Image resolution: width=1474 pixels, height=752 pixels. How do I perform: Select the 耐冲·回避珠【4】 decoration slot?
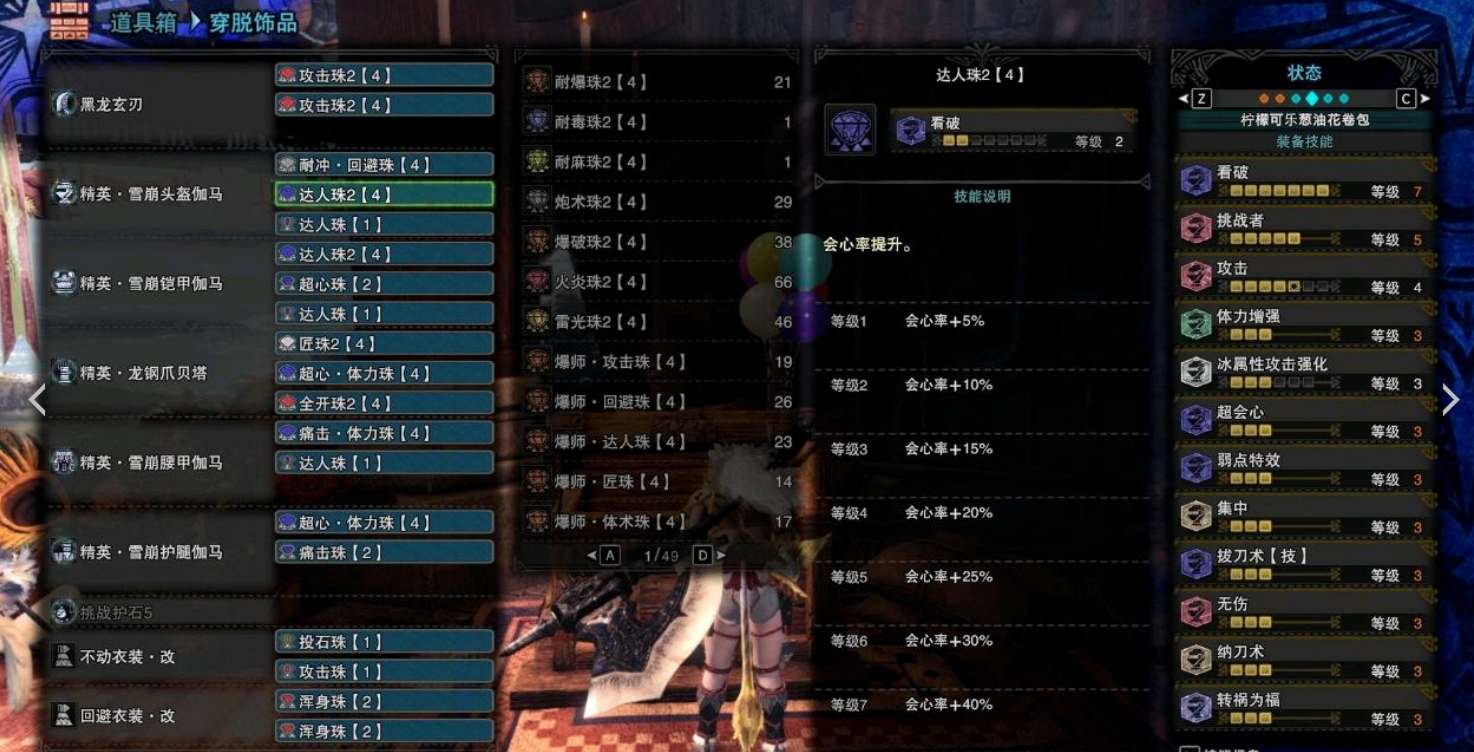click(384, 164)
